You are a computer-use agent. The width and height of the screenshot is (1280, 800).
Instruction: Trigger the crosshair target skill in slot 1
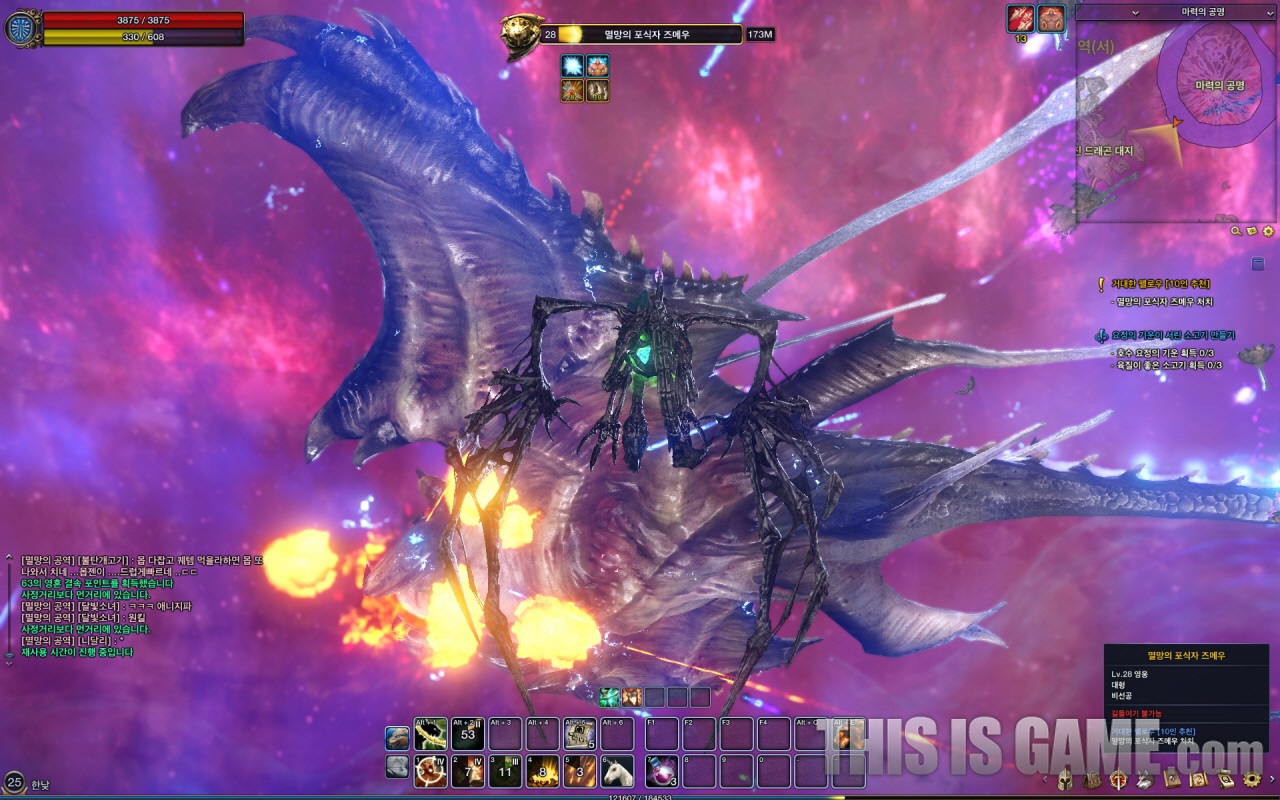431,771
